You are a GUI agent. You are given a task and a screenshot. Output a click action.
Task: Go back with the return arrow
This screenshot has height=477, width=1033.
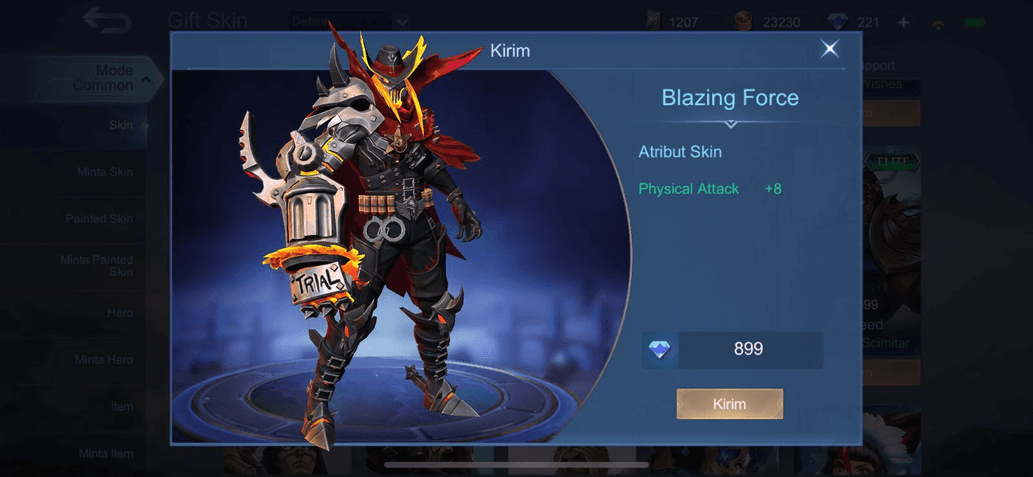click(x=105, y=19)
